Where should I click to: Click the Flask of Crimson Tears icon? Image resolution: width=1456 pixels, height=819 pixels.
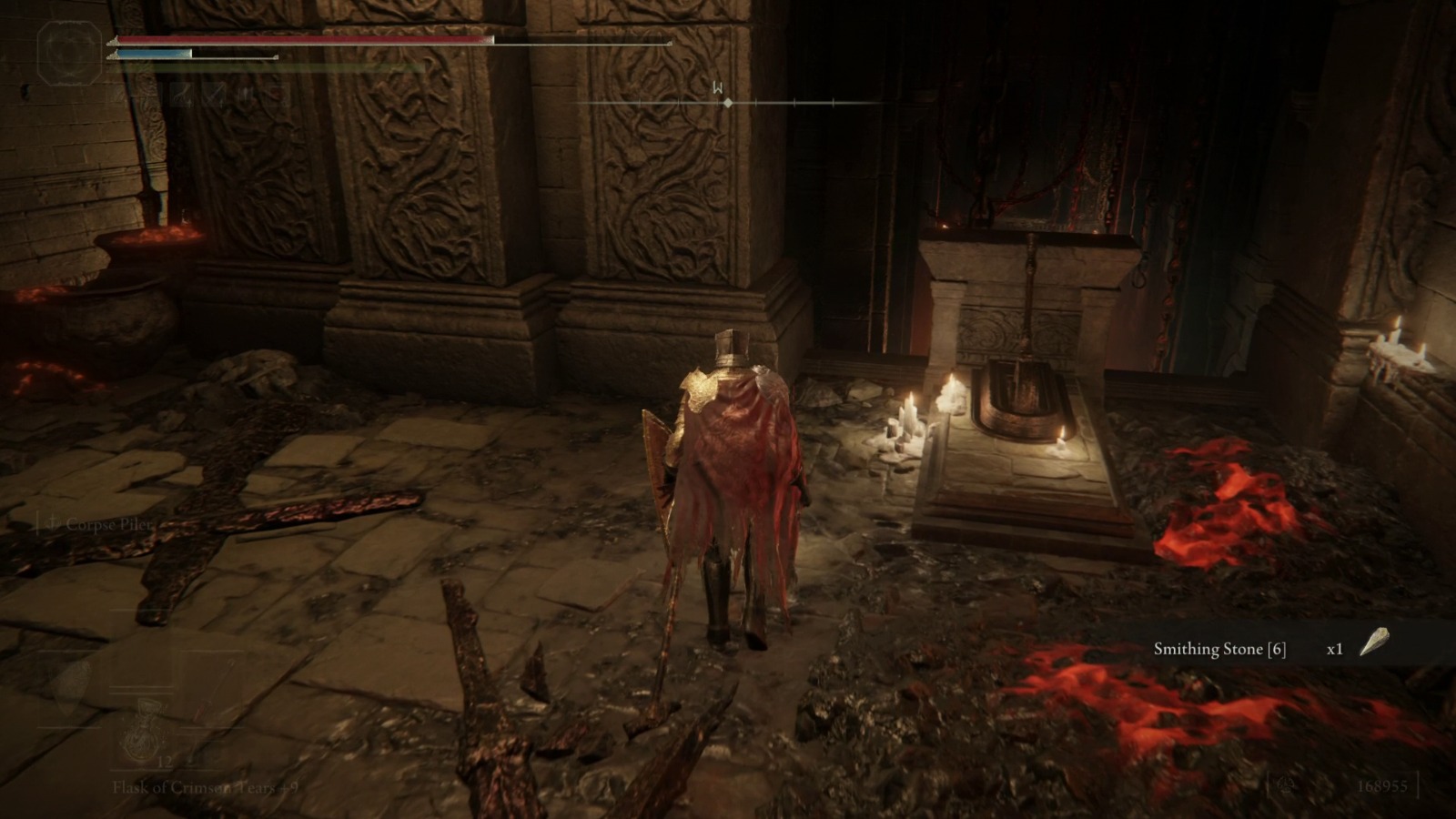[x=143, y=732]
